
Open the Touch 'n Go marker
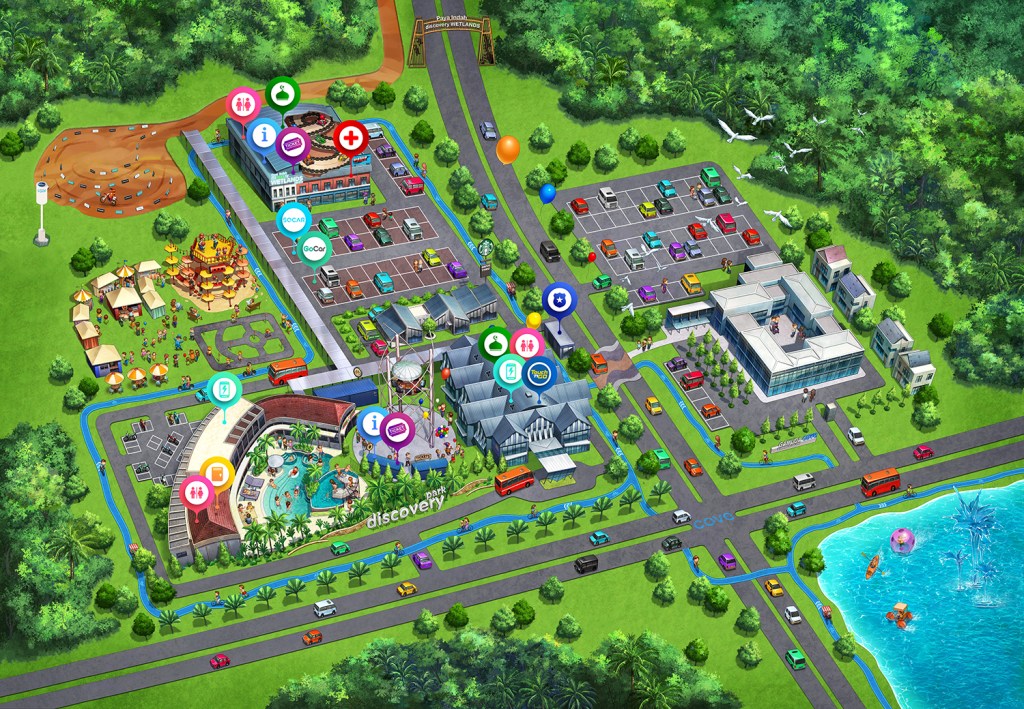pos(539,374)
